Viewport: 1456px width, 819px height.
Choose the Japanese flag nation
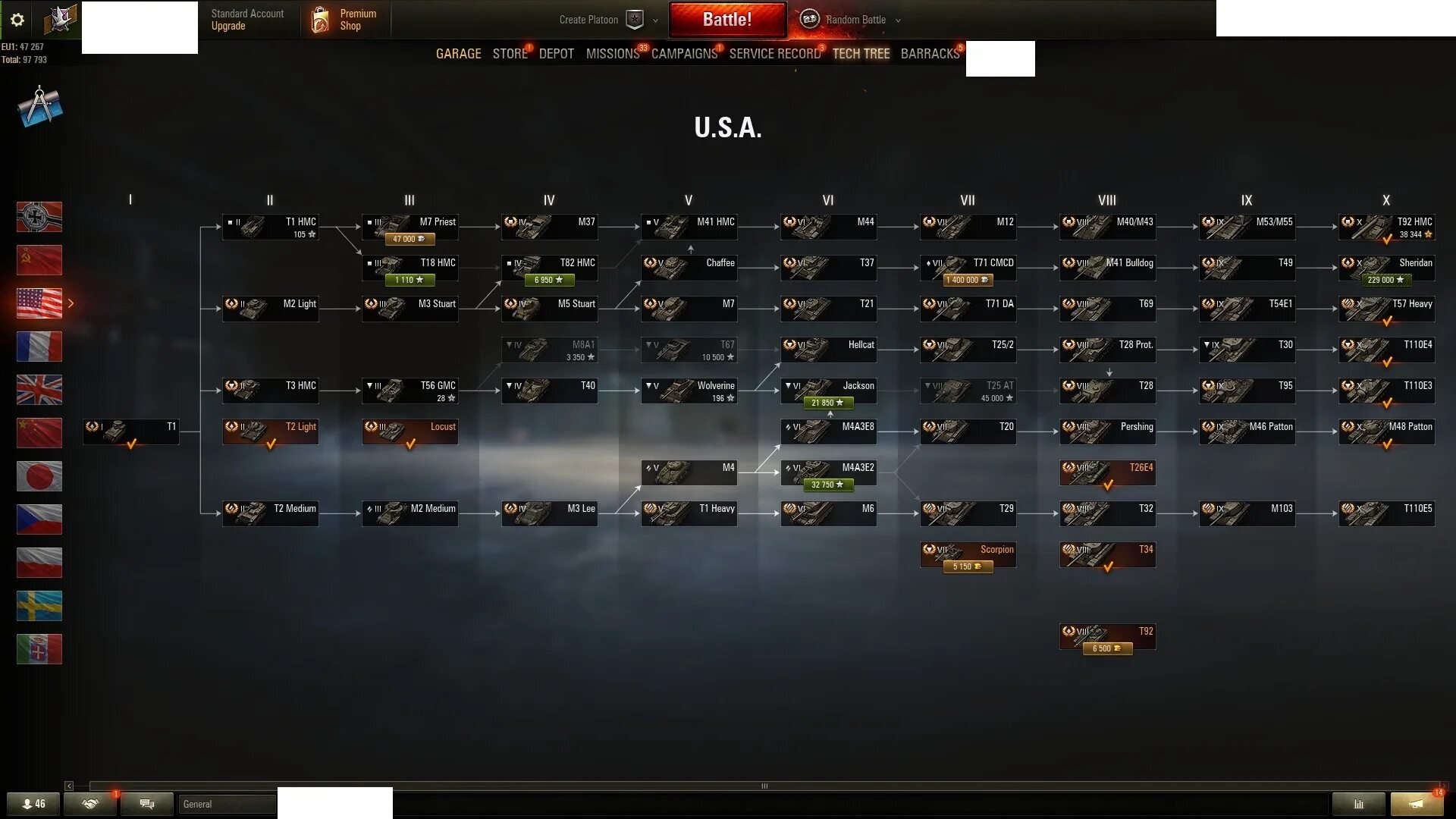tap(39, 476)
